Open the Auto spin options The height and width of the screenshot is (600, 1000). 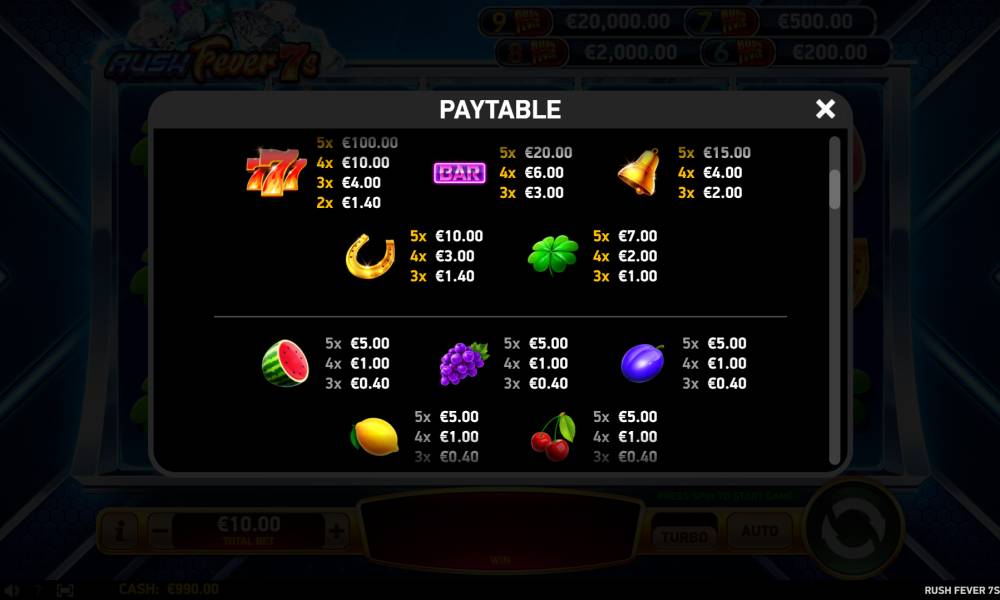[759, 531]
